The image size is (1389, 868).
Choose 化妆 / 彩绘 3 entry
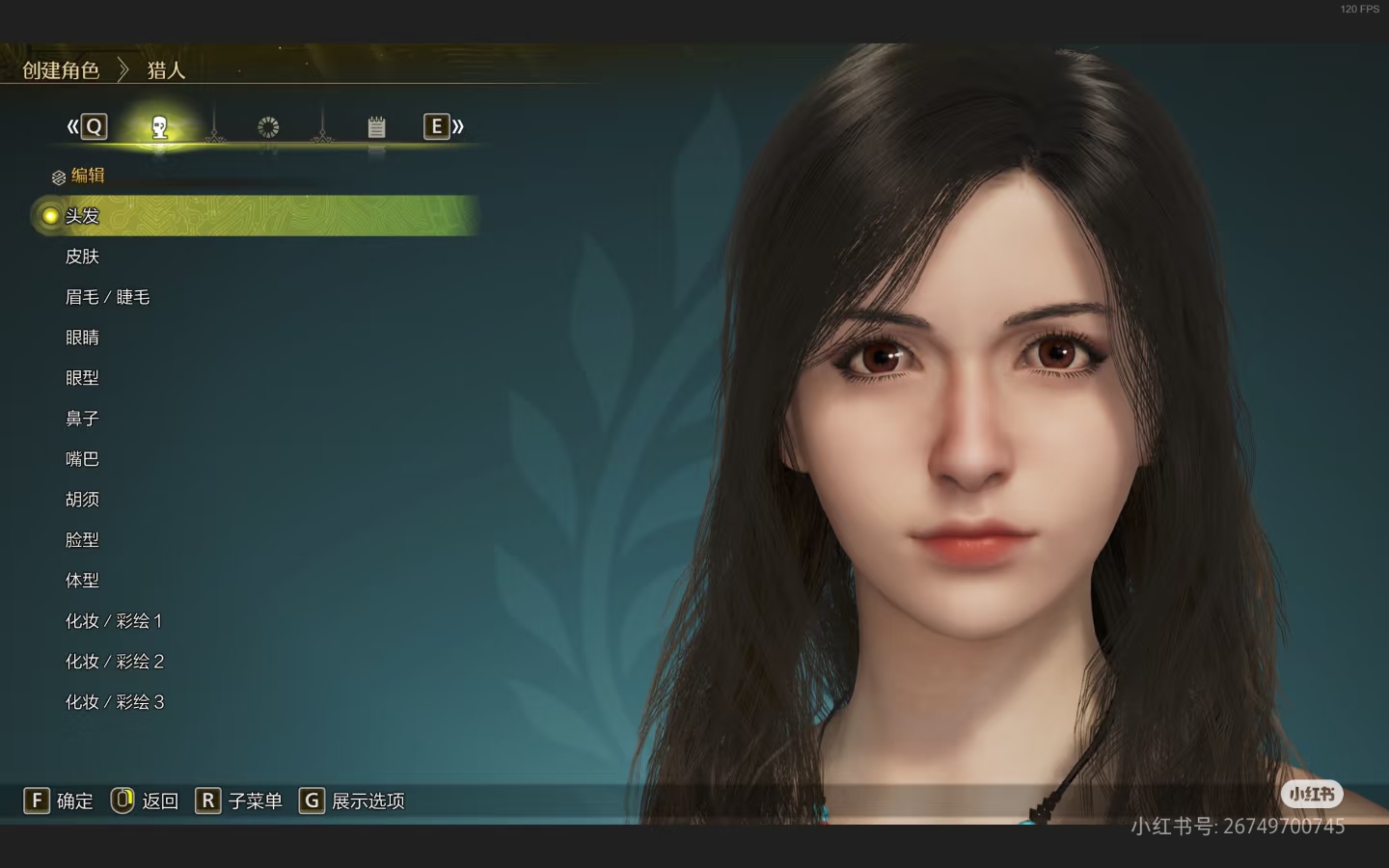coord(114,702)
